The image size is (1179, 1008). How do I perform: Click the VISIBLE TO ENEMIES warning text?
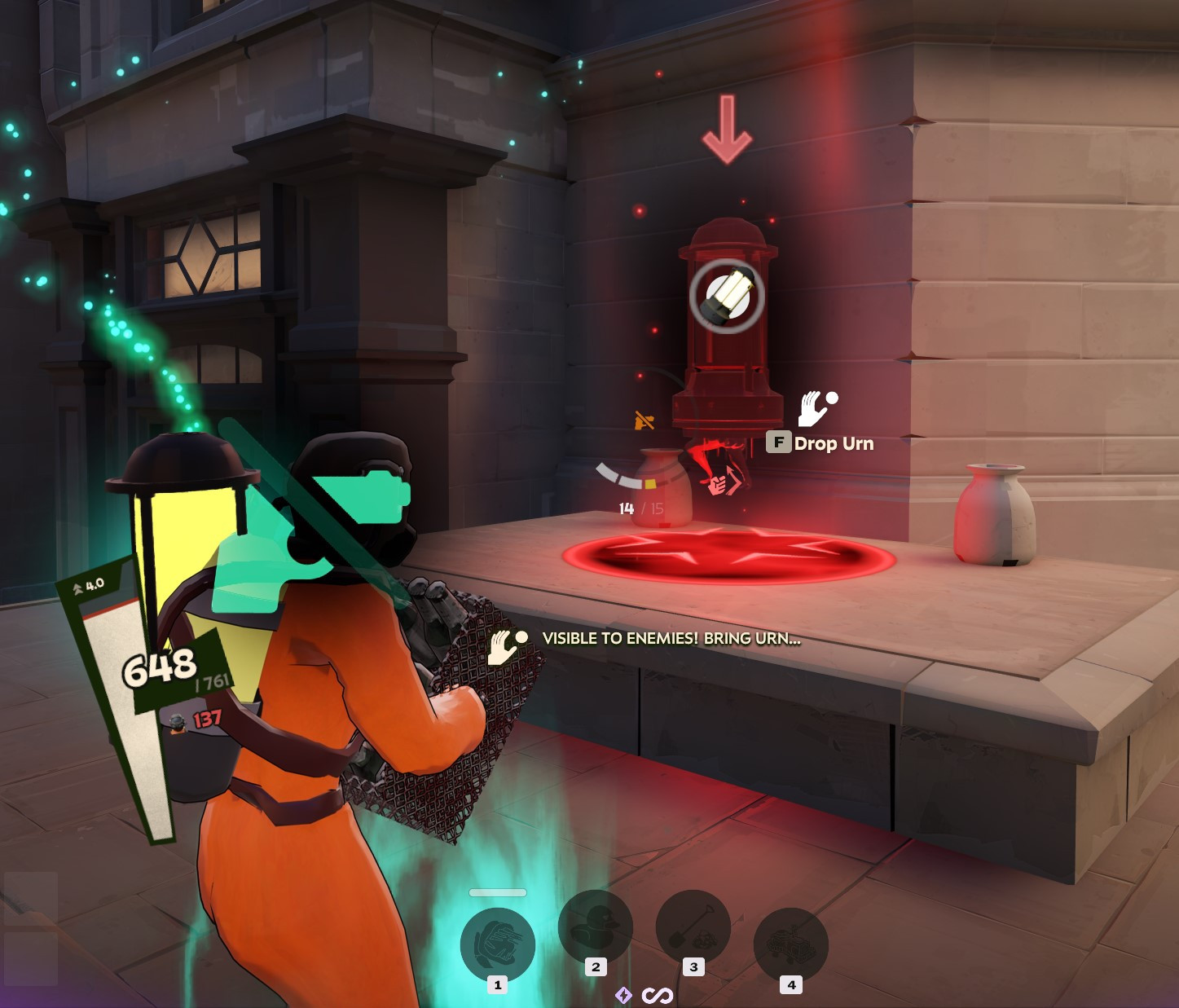pos(671,639)
